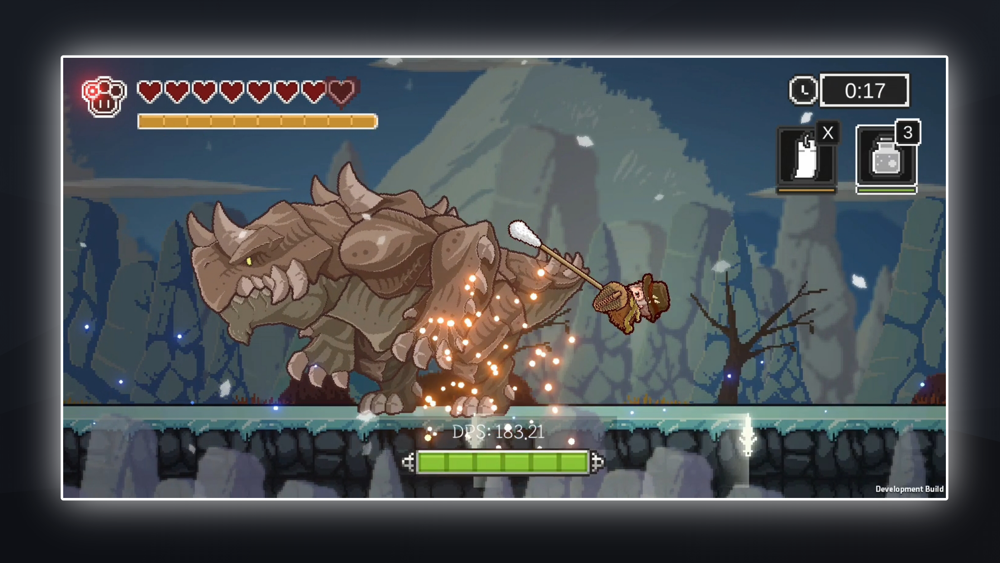
Task: Select the white candle item slot
Action: pyautogui.click(x=806, y=157)
